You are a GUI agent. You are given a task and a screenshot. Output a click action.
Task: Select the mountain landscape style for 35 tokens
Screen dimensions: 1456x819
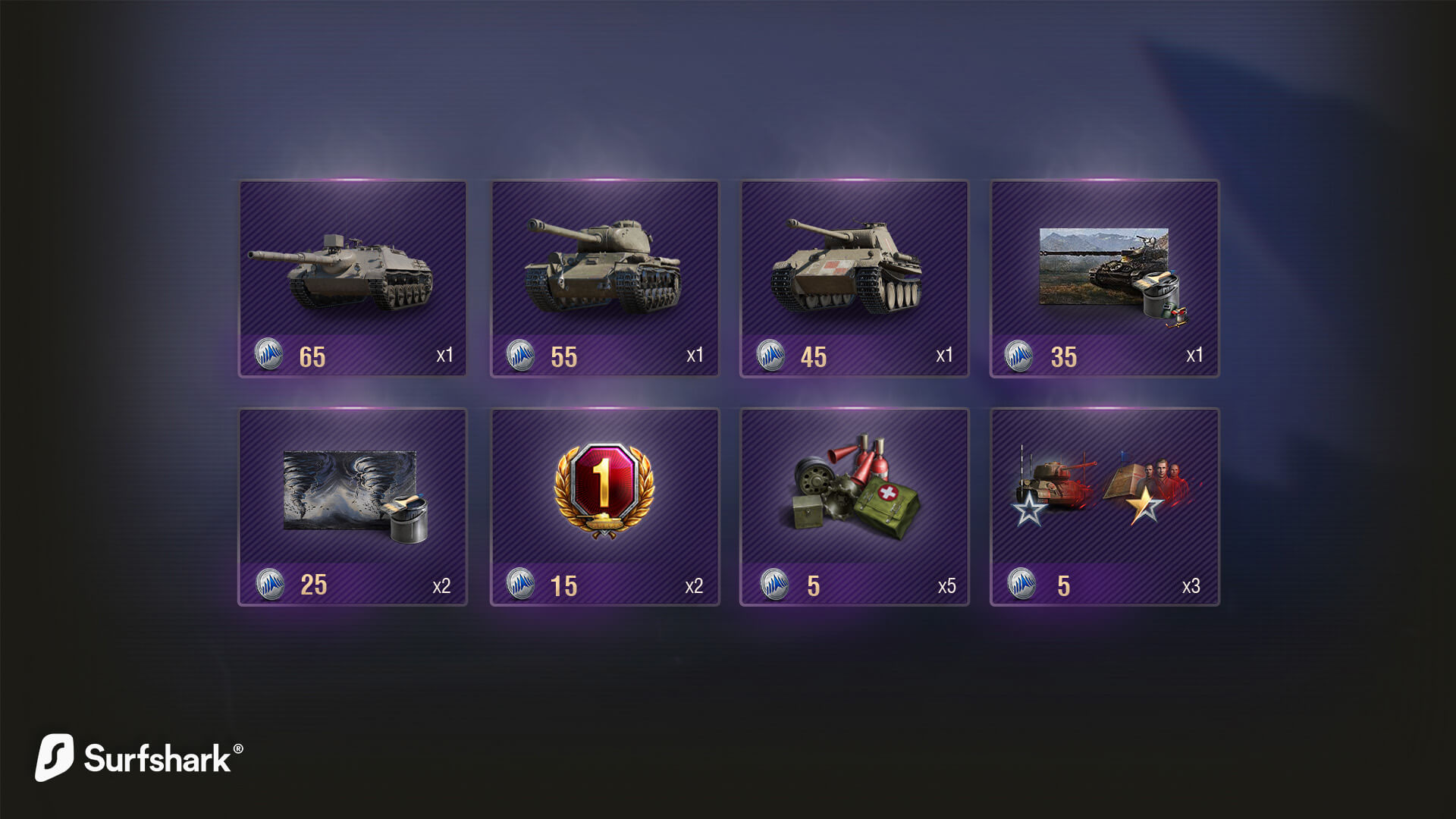1104,278
